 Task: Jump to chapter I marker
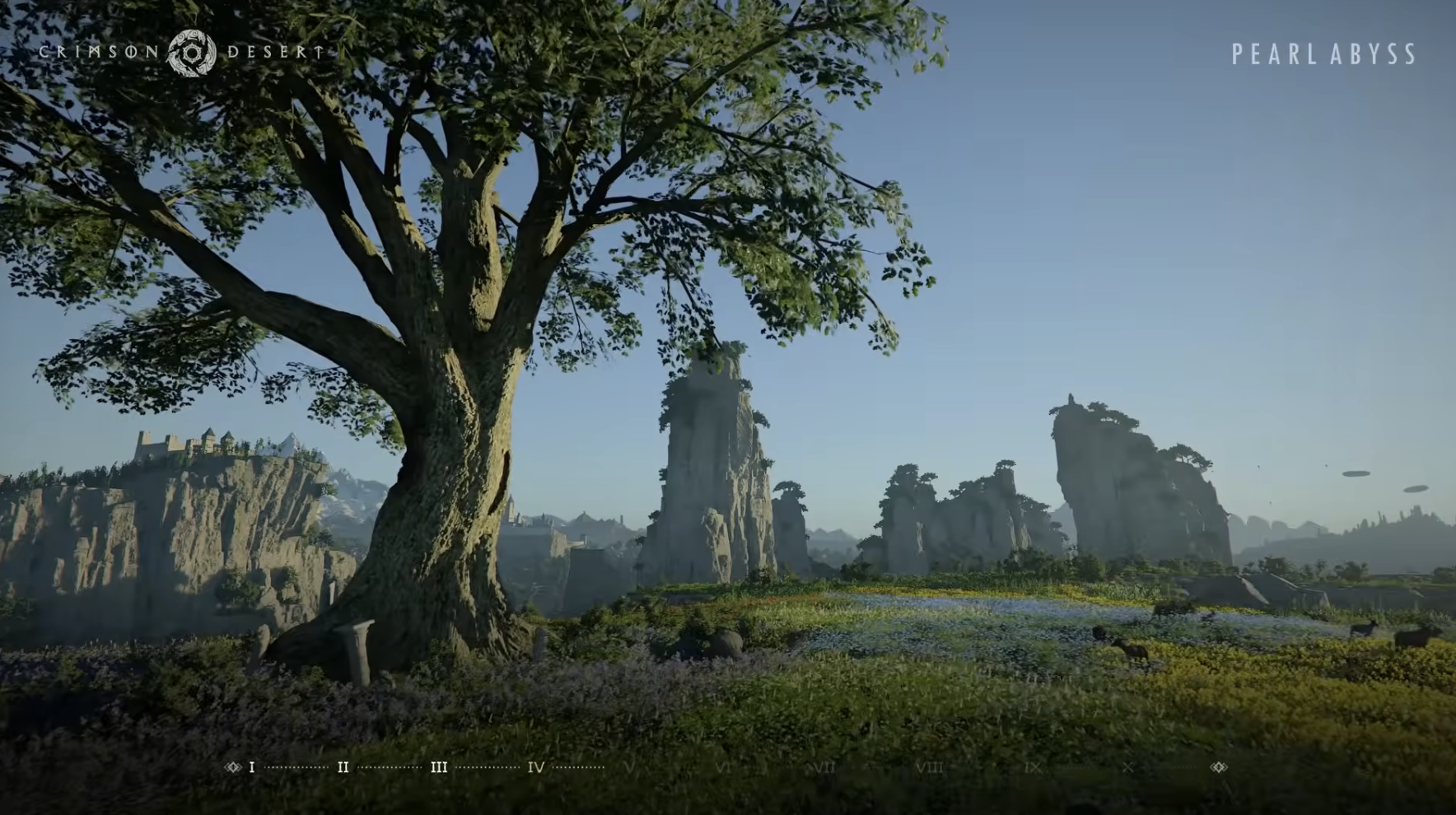click(x=252, y=767)
